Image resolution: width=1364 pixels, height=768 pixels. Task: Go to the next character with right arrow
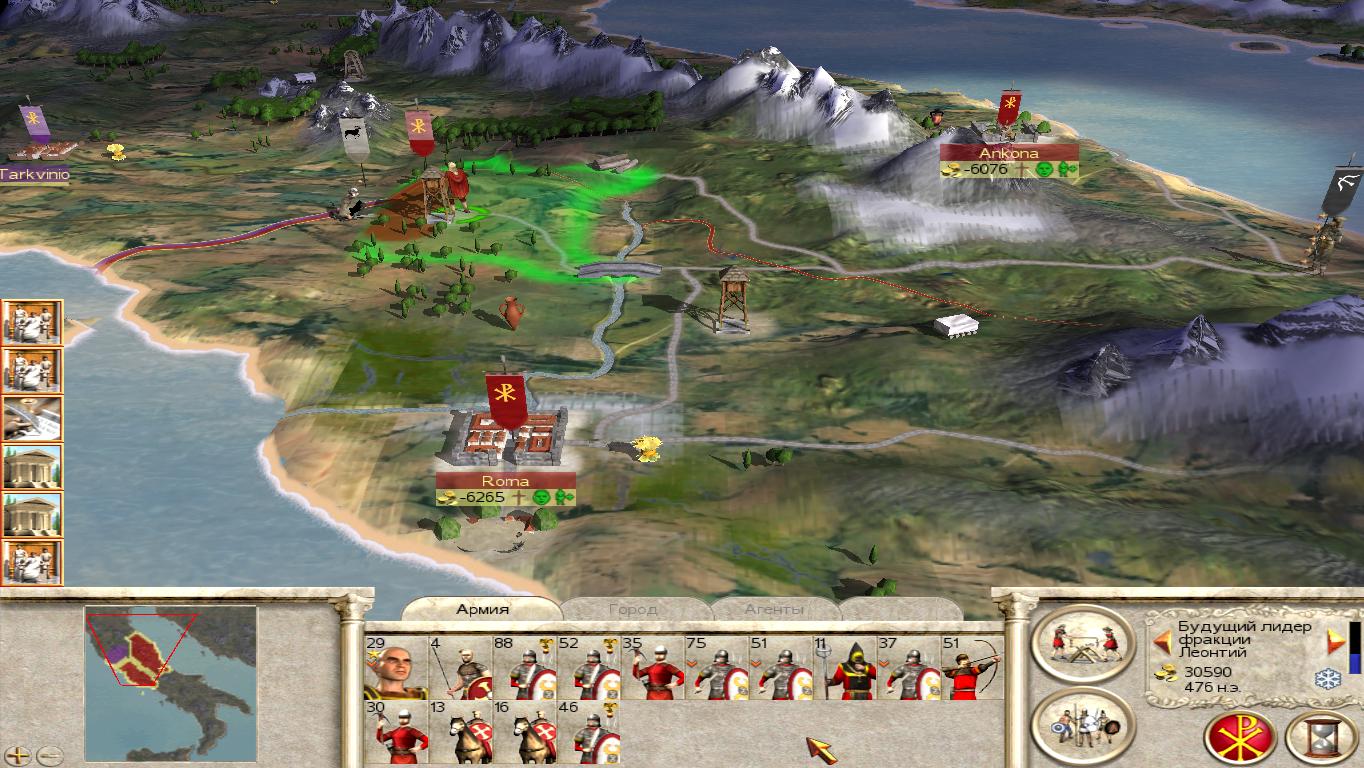click(x=1335, y=640)
